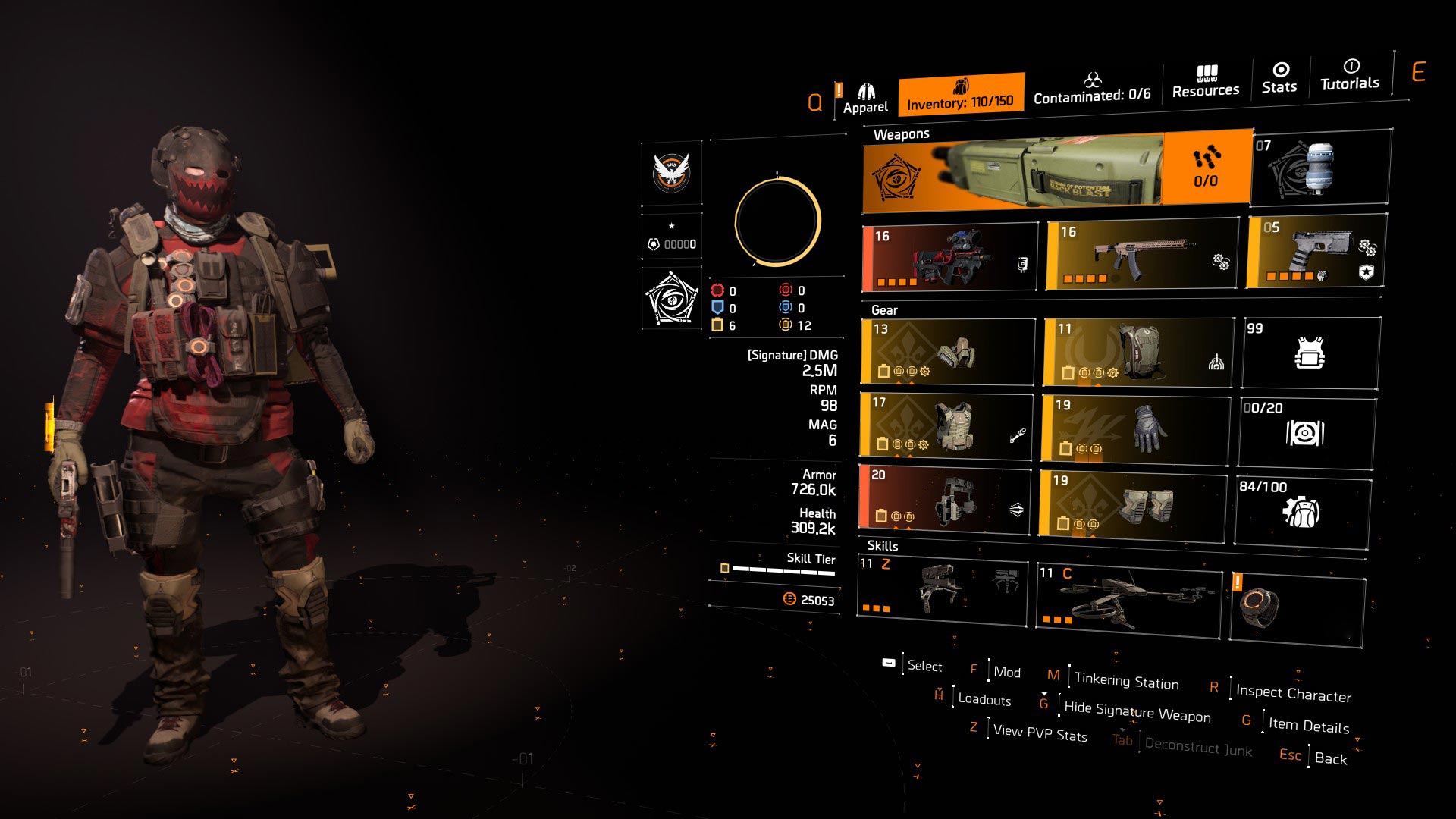Choose the red submachine gun weapon slot

(949, 258)
